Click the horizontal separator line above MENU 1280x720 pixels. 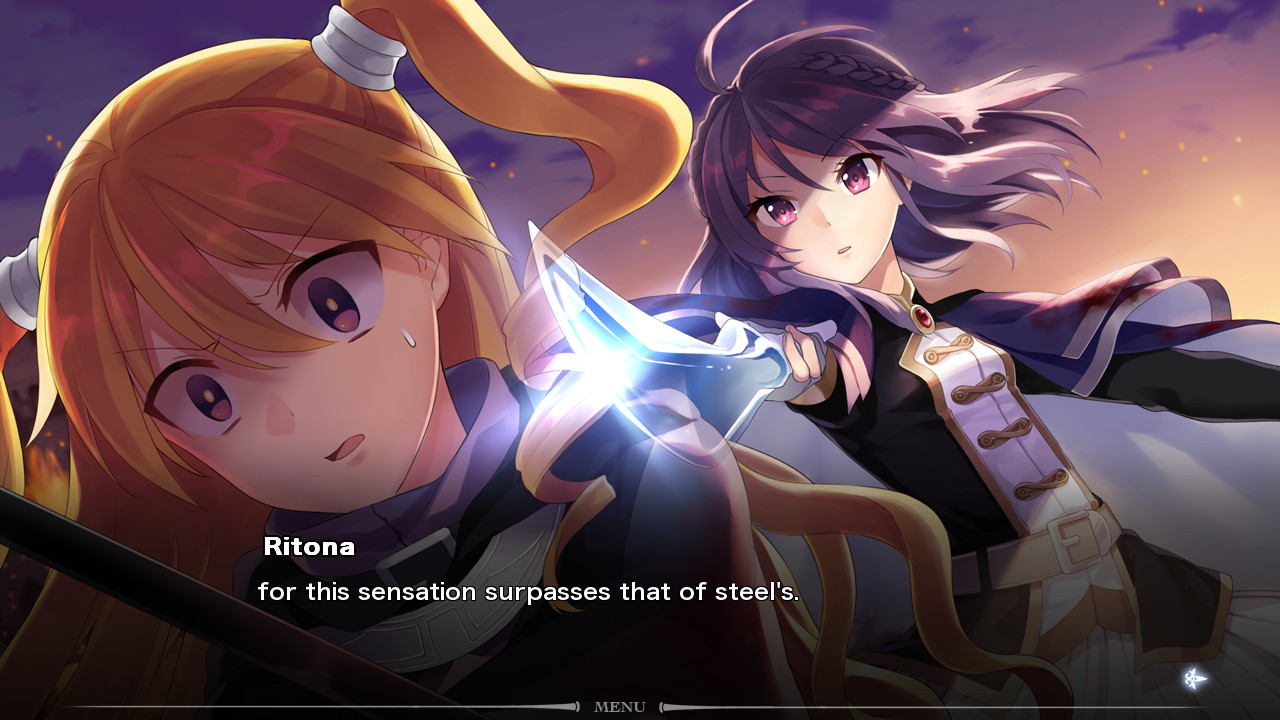point(400,705)
